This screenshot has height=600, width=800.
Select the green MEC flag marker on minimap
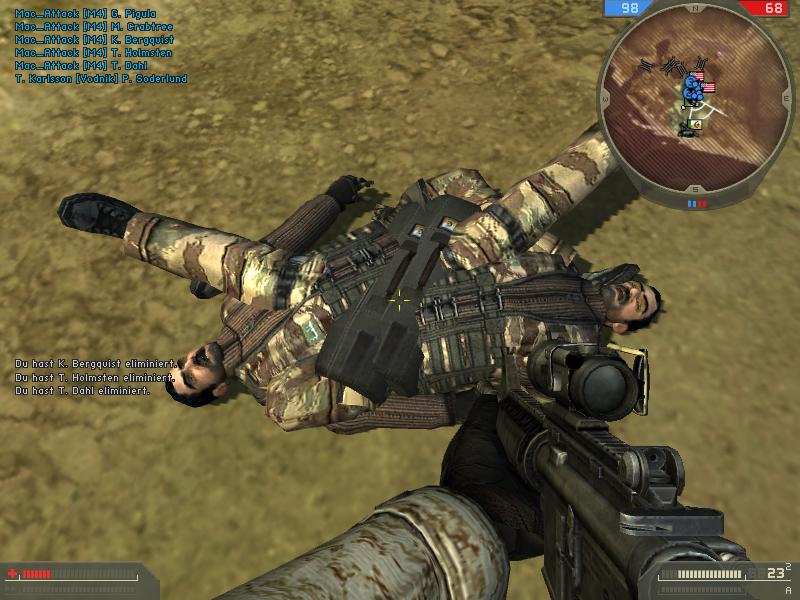click(696, 124)
